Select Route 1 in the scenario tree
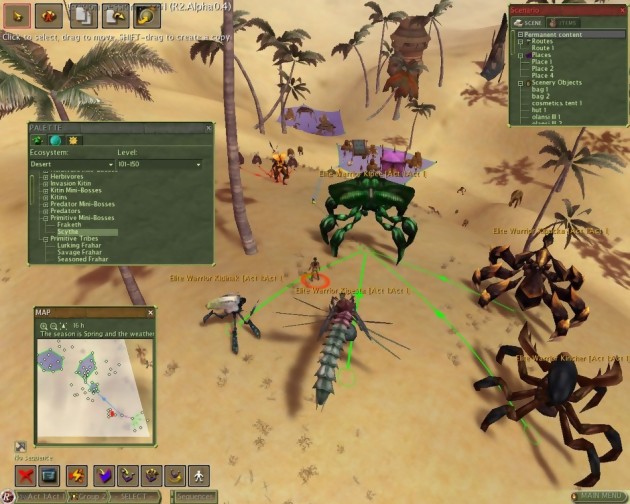630x504 pixels. pyautogui.click(x=543, y=47)
